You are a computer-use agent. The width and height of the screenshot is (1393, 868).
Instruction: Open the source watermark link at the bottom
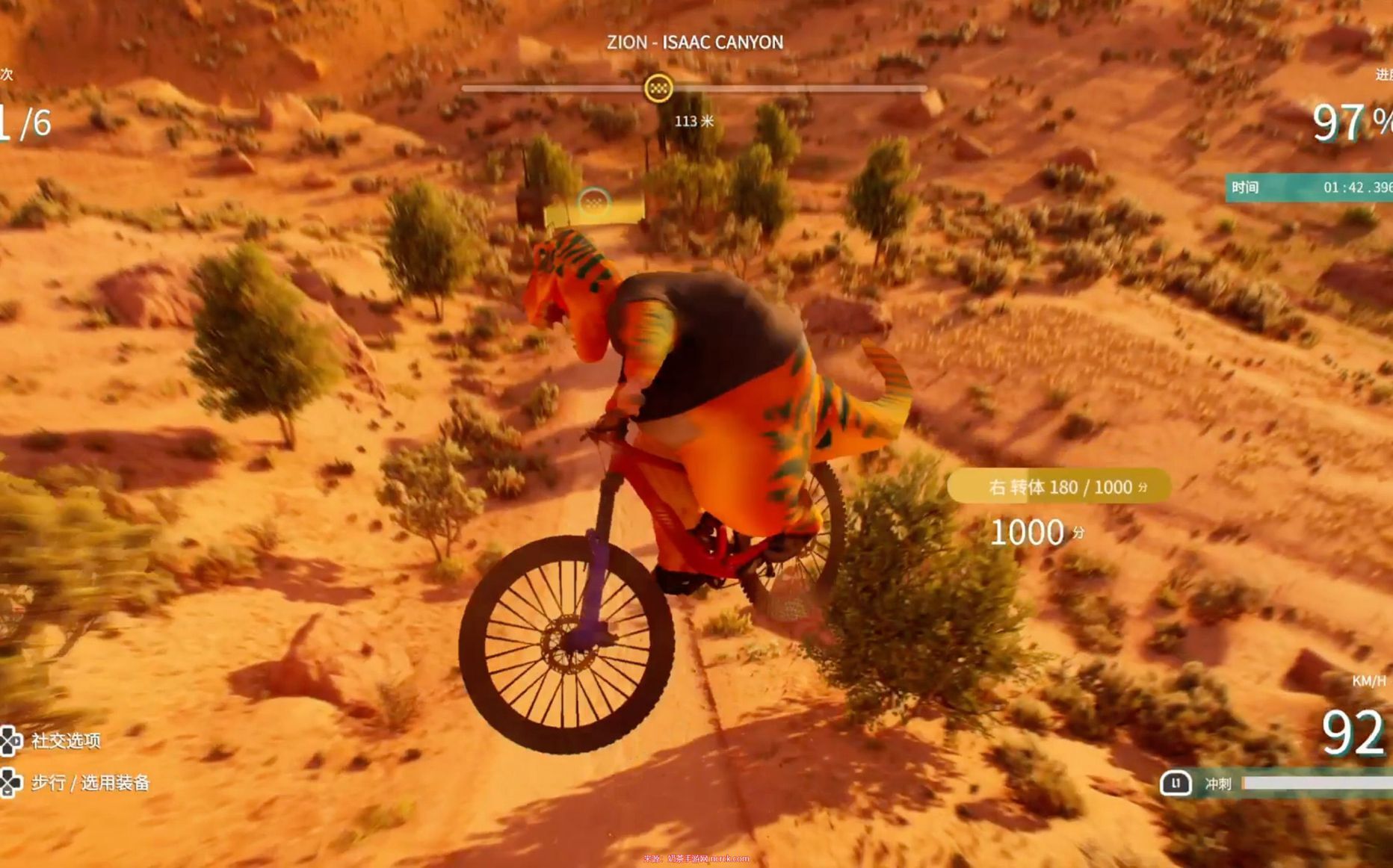point(696,859)
